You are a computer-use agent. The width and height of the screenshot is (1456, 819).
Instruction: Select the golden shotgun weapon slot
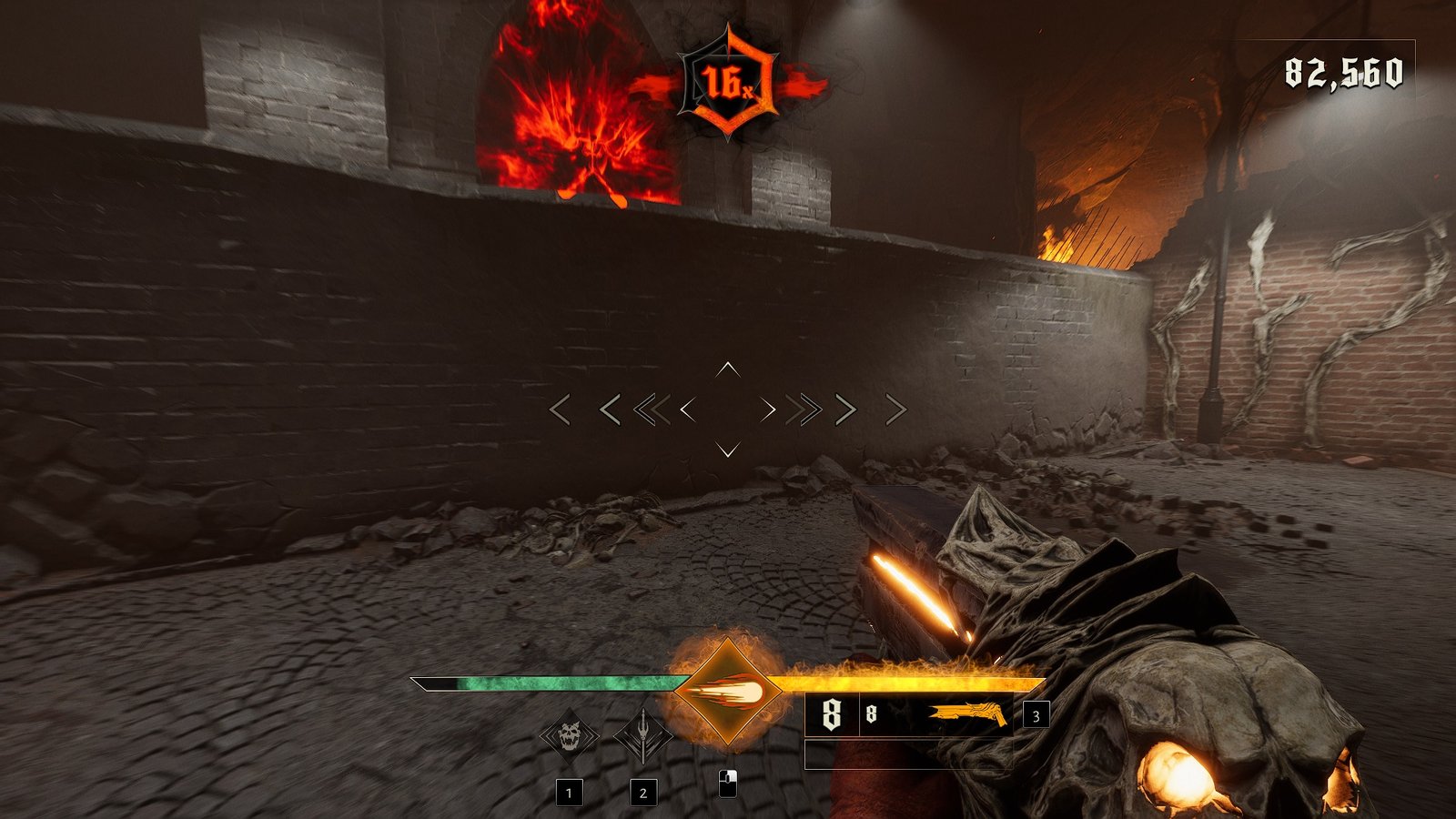(967, 715)
